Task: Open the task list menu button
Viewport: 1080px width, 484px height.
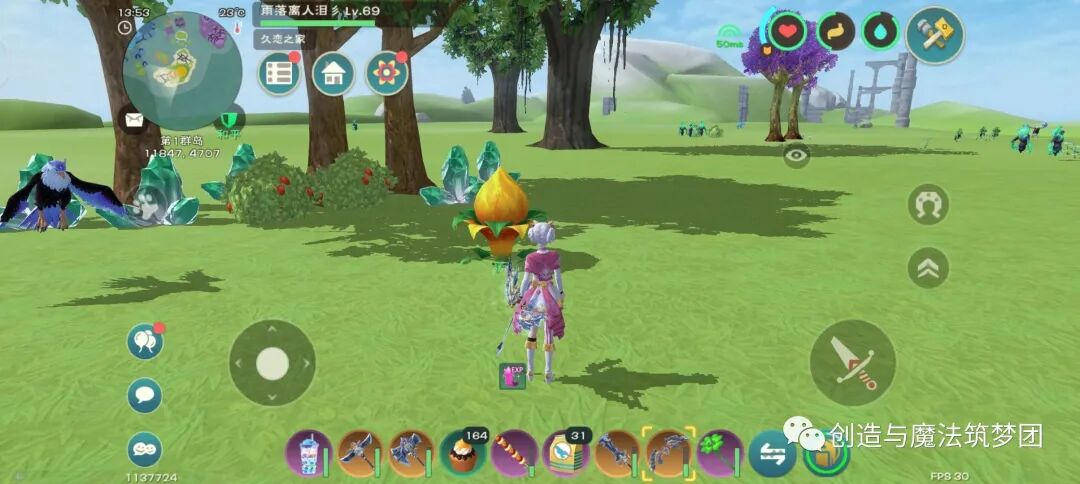Action: click(279, 74)
